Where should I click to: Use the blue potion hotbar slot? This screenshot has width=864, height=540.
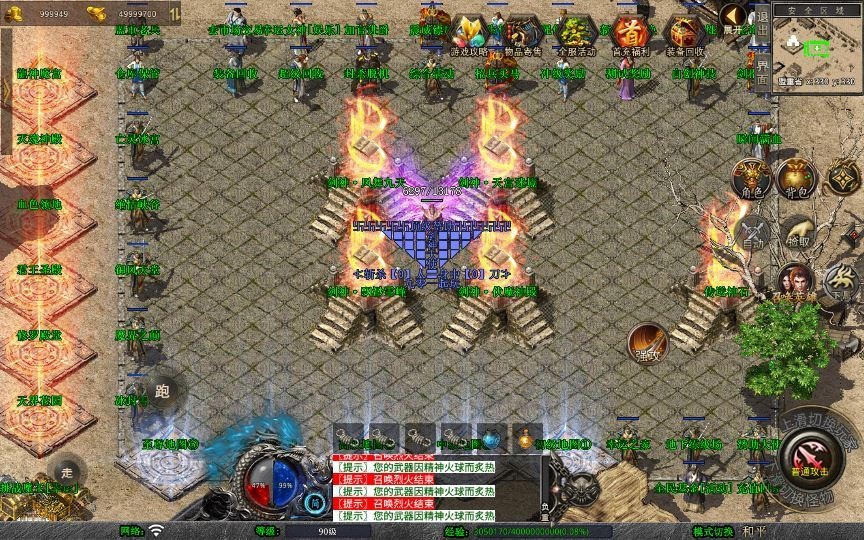[x=490, y=437]
